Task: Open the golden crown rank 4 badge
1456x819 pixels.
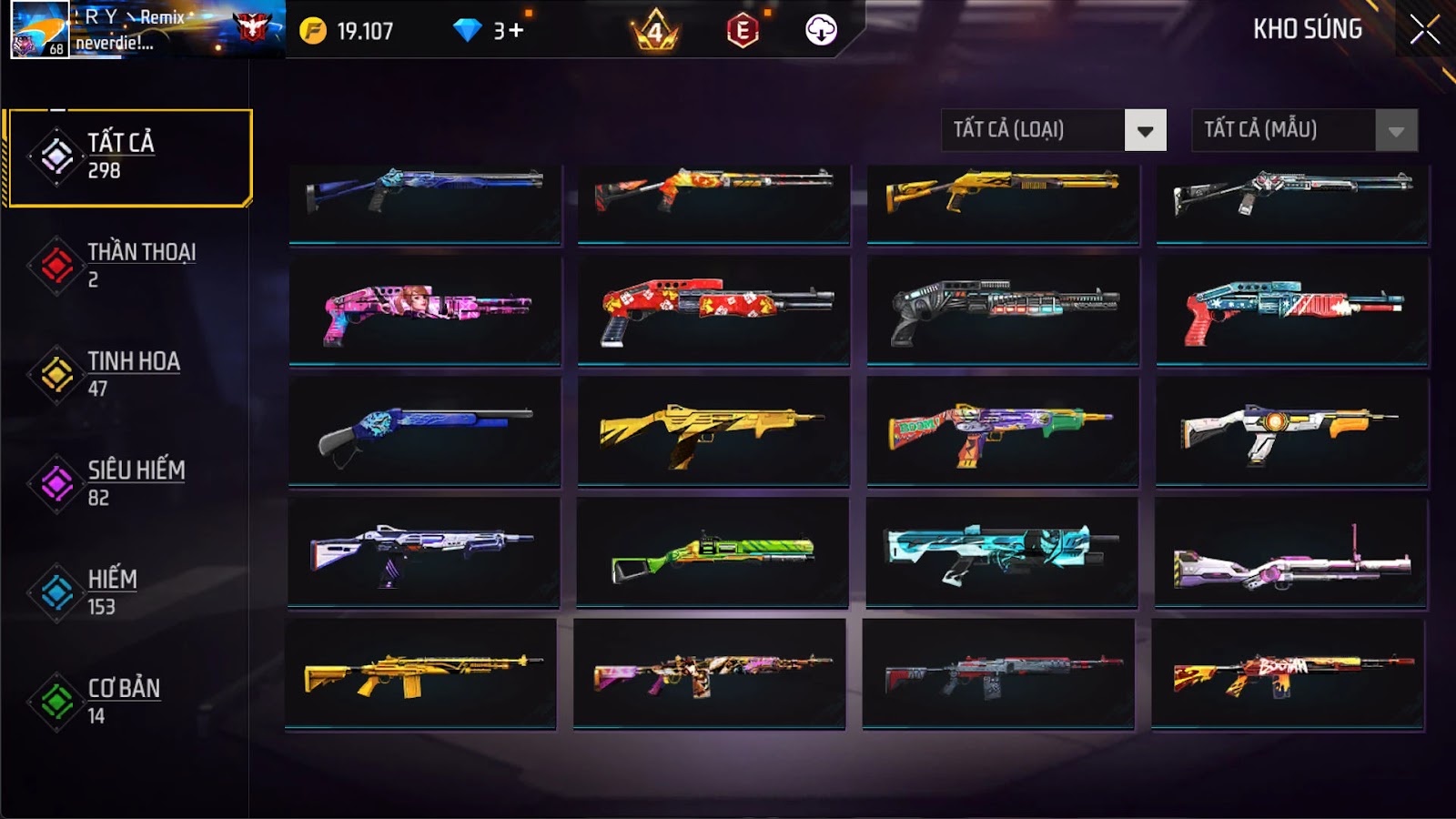Action: [x=655, y=33]
